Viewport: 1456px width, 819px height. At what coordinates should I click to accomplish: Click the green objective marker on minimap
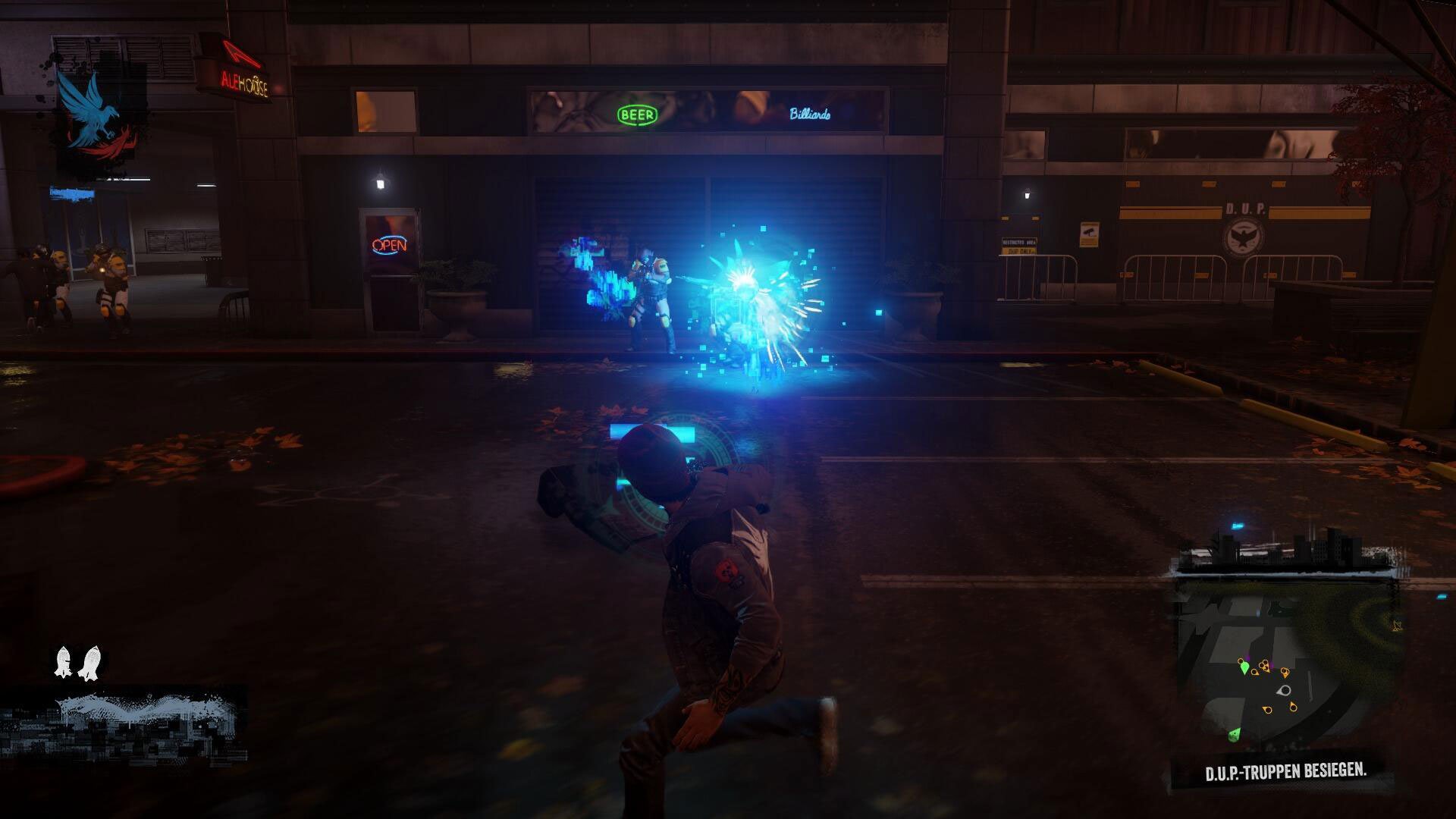click(x=1245, y=667)
